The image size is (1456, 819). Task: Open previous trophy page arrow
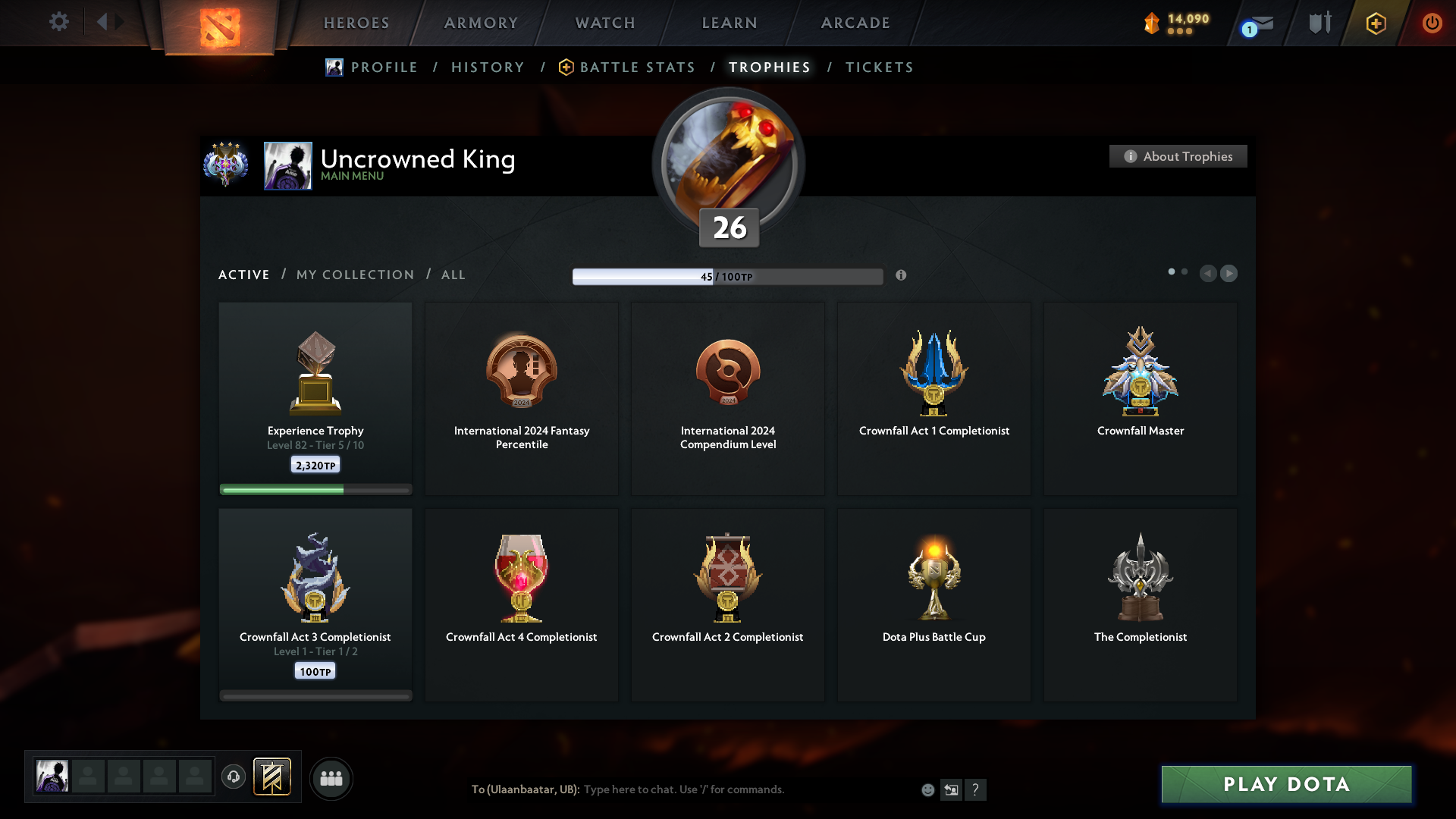[x=1210, y=273]
